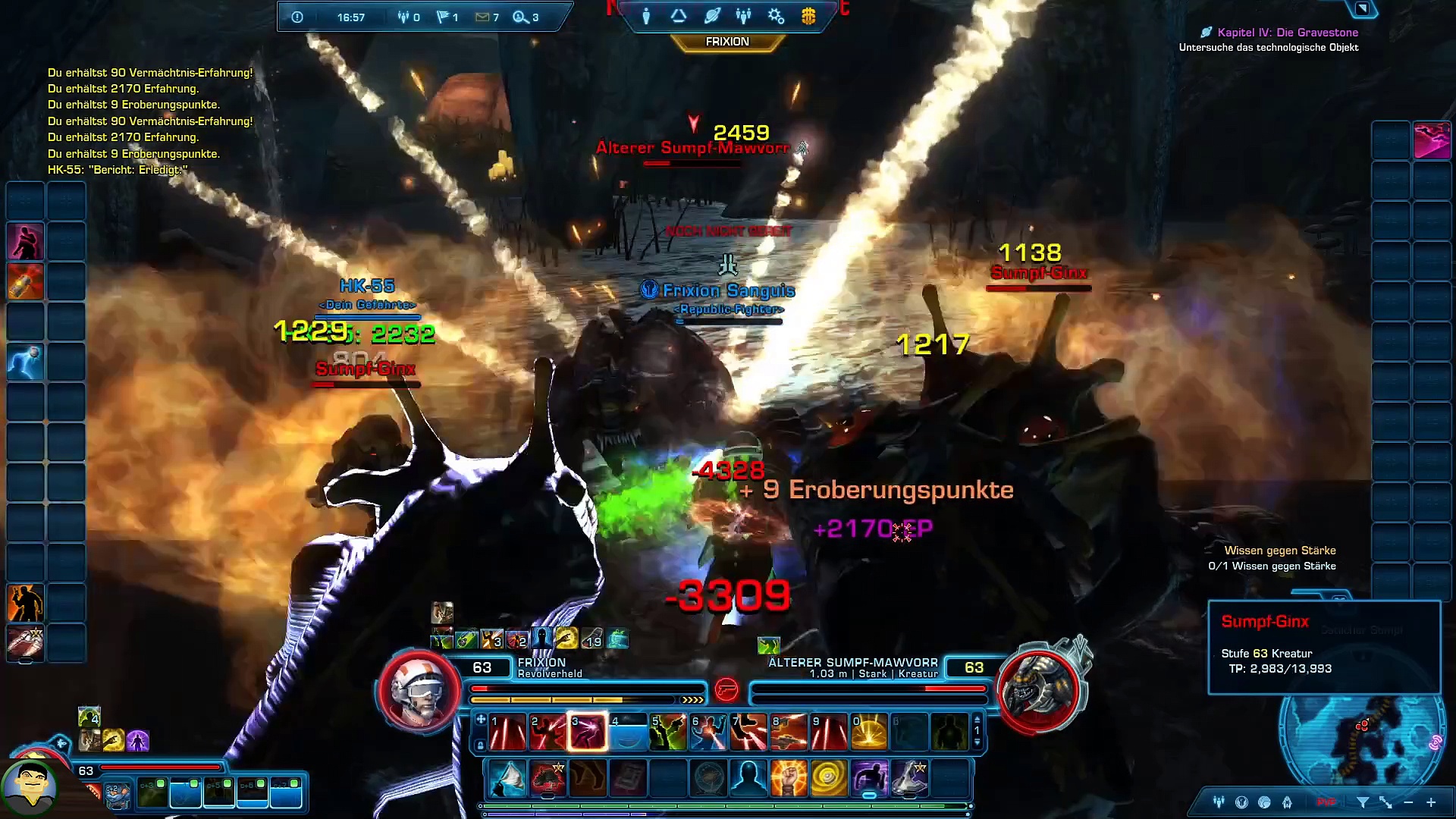Image resolution: width=1456 pixels, height=819 pixels.
Task: Use the yellow spiral ability
Action: coord(828,779)
